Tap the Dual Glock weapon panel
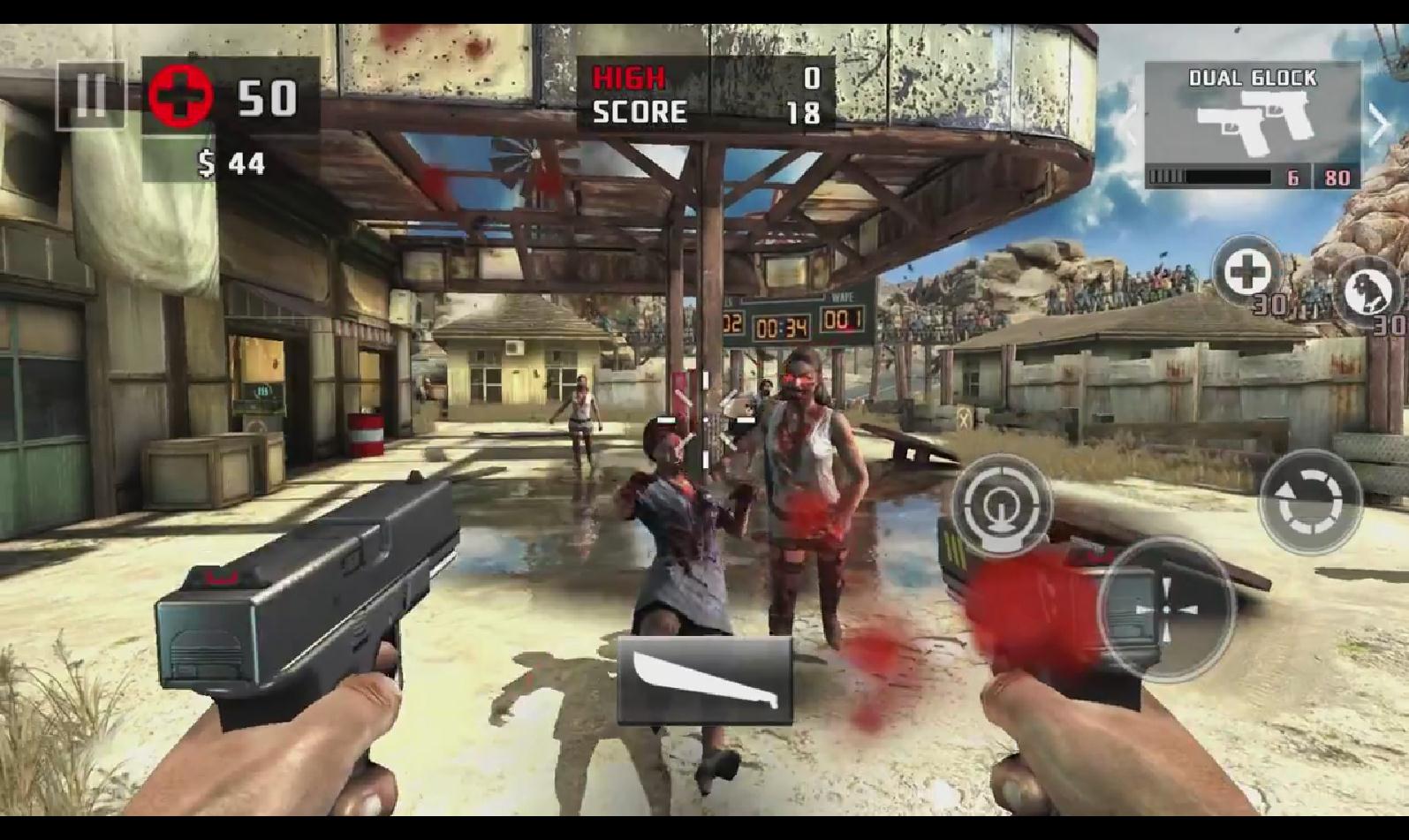Image resolution: width=1409 pixels, height=840 pixels. coord(1252,125)
